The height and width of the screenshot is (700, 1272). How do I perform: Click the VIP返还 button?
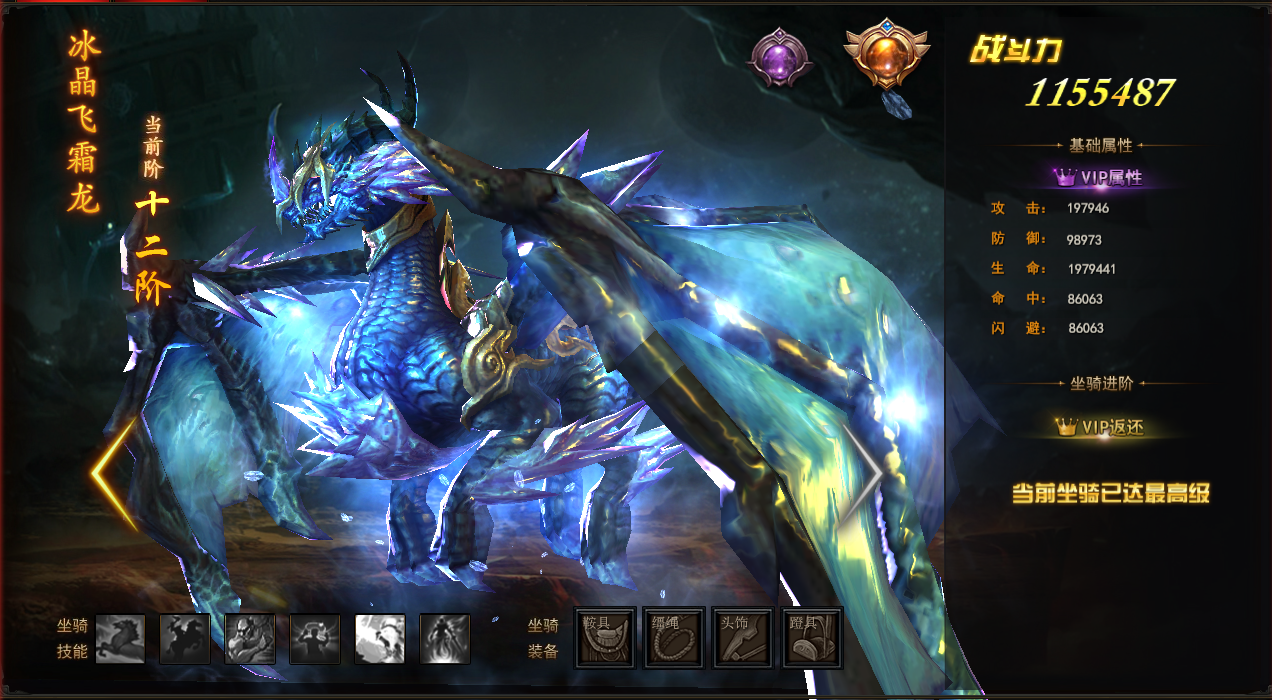tap(1100, 427)
